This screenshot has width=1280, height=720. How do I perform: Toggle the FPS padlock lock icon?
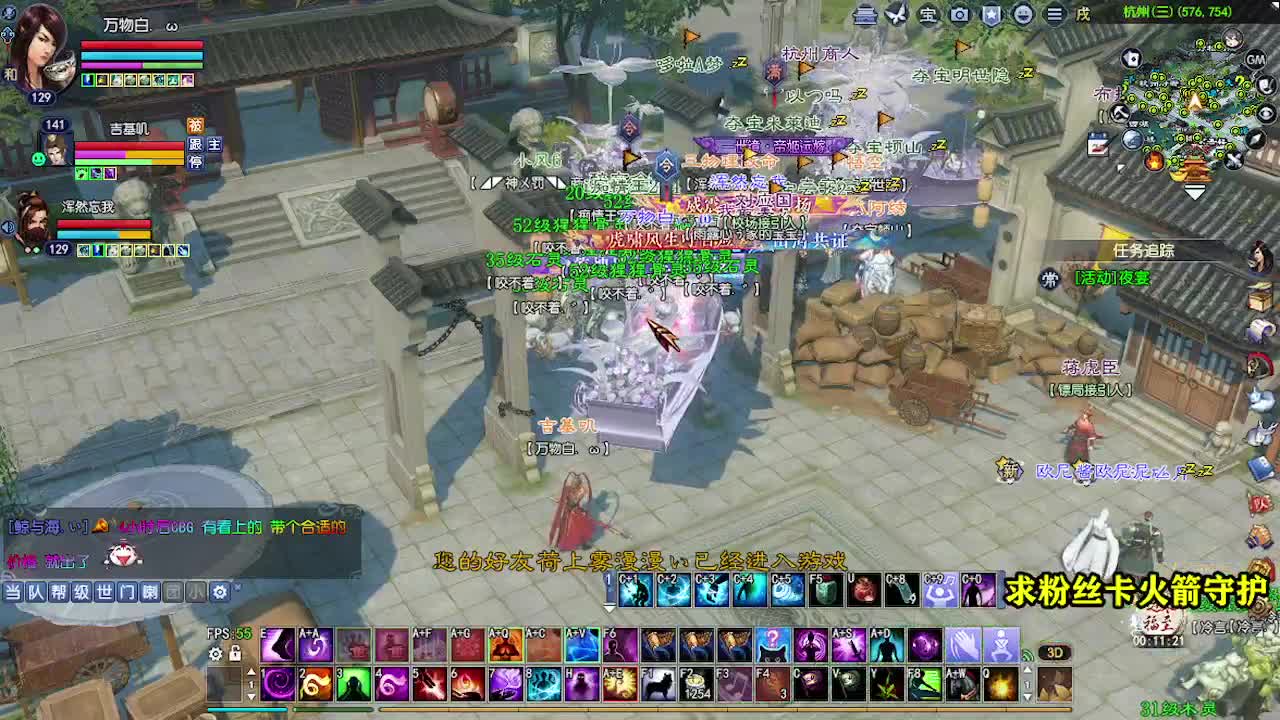coord(234,654)
